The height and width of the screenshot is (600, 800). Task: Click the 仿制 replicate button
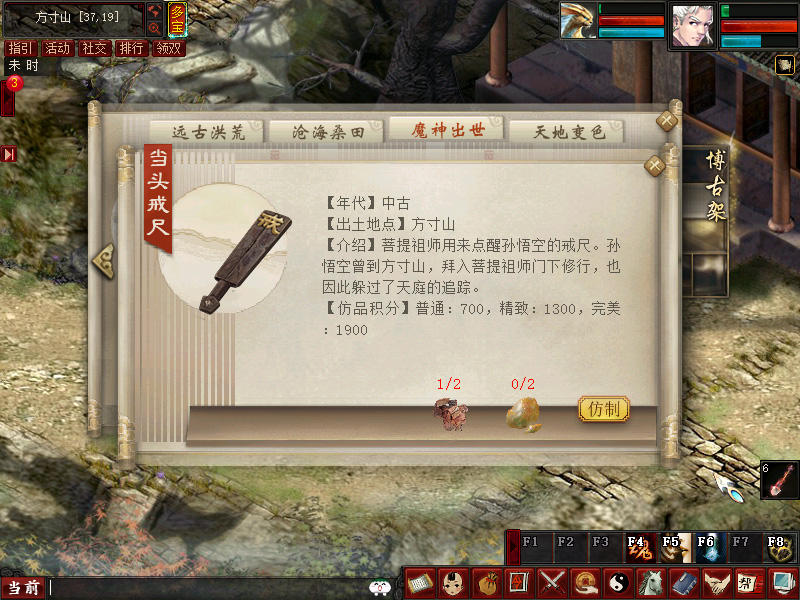click(x=605, y=409)
